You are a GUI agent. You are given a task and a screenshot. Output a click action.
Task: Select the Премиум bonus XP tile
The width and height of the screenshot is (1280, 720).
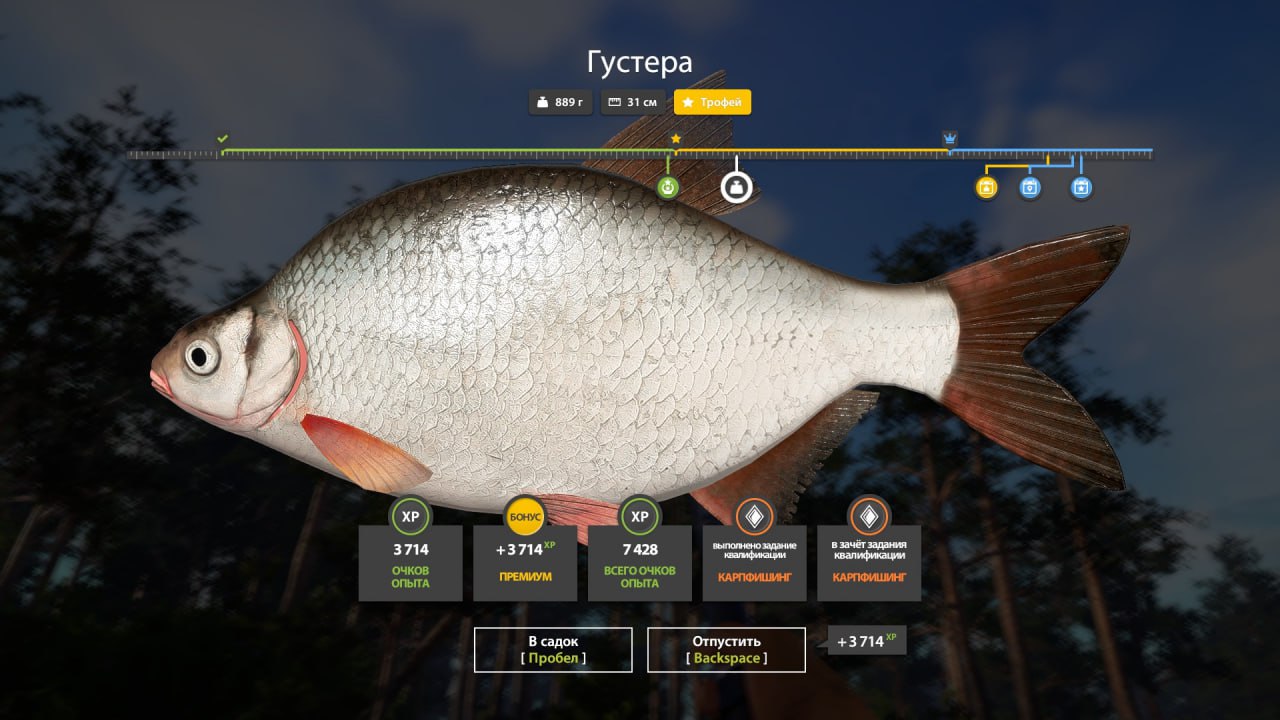tap(525, 562)
